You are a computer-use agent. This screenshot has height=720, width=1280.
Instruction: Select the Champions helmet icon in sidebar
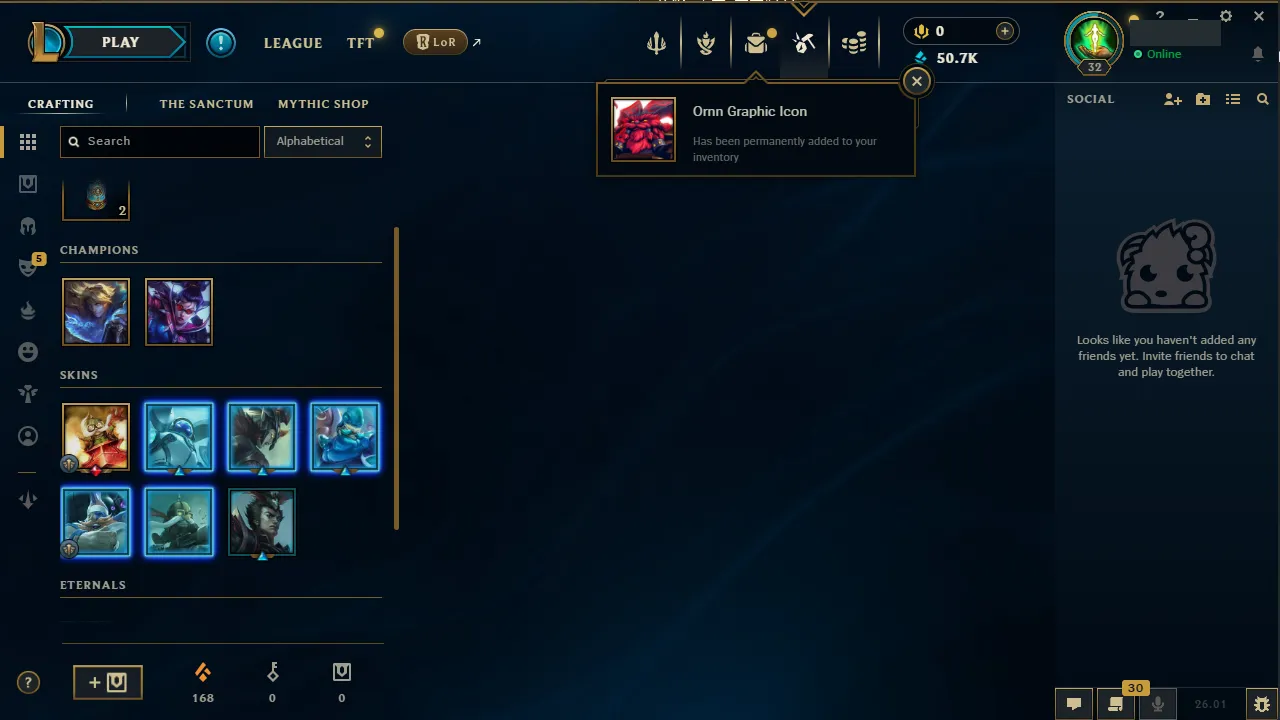28,225
